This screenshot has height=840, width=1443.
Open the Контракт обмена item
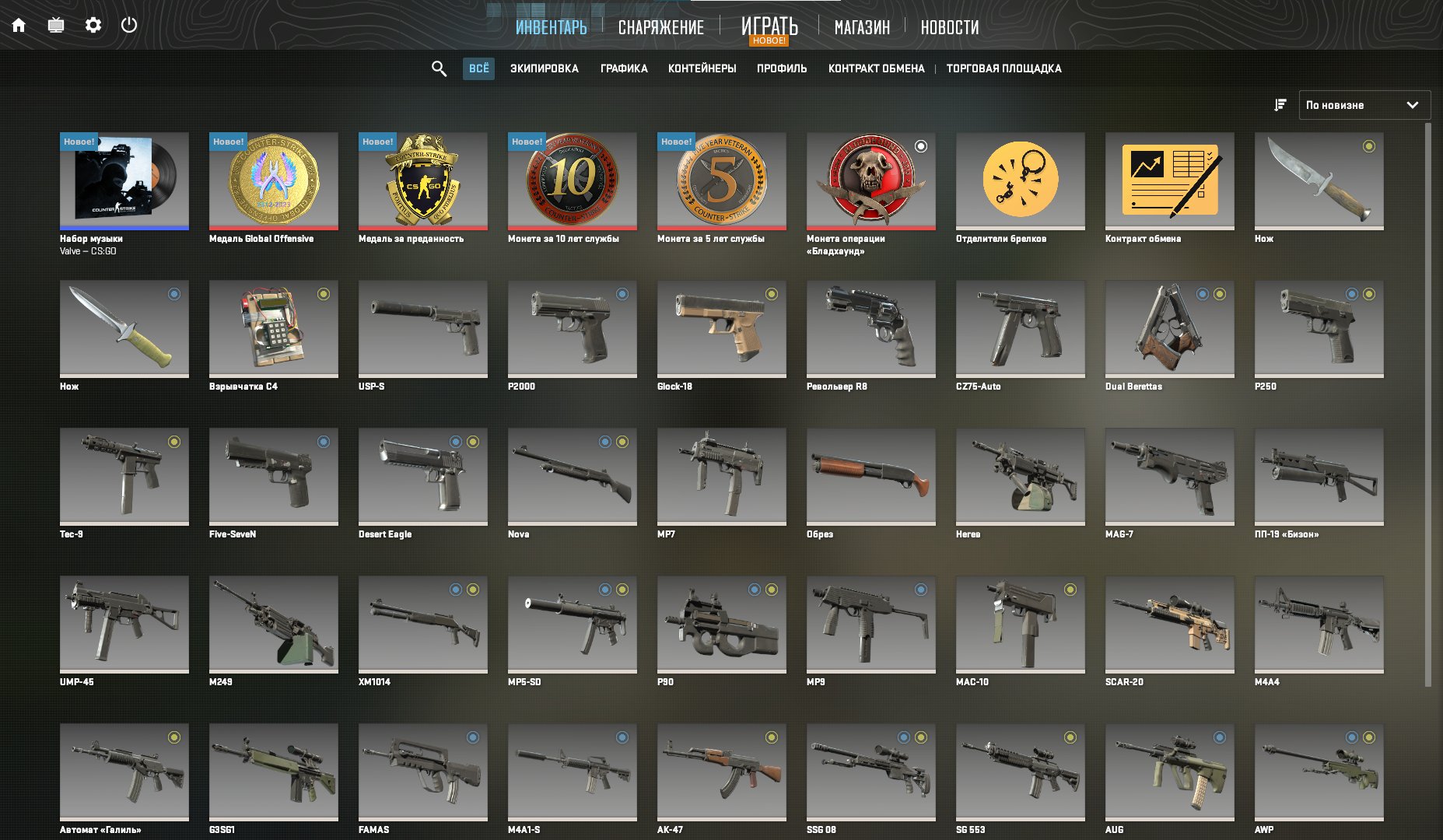1169,180
